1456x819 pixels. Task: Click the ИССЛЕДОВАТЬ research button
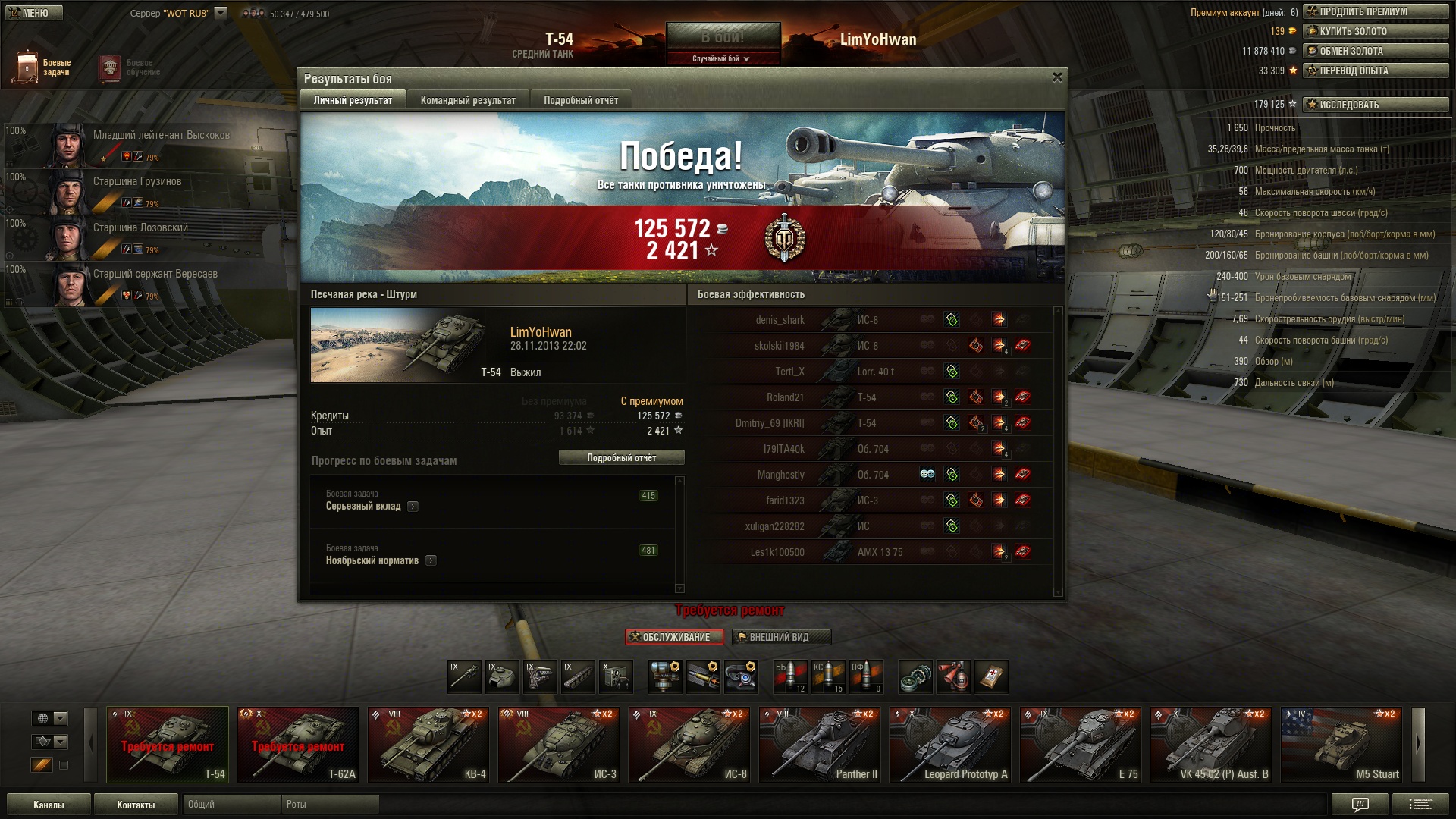[x=1375, y=105]
